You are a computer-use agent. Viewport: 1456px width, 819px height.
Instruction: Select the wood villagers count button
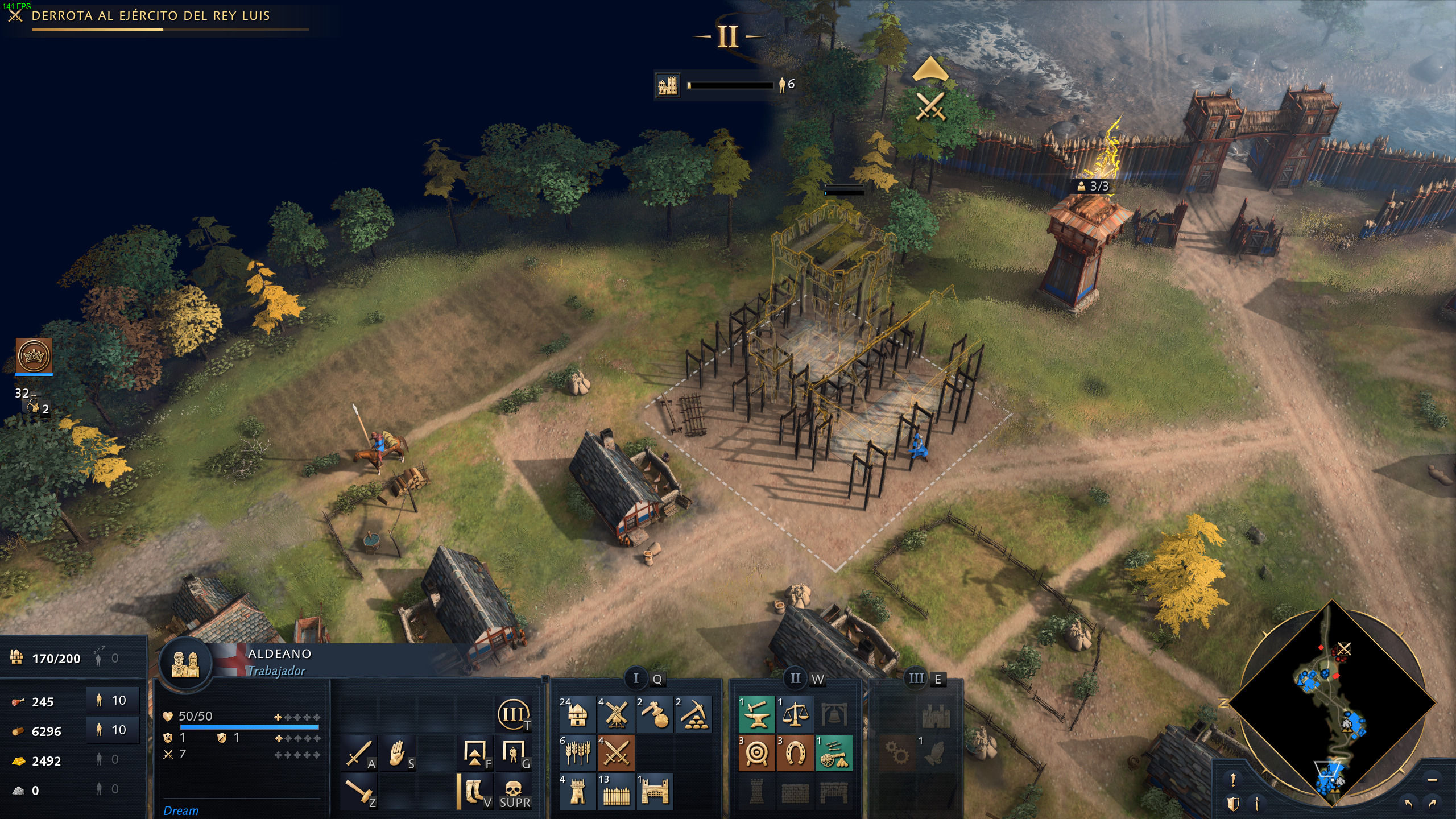click(x=113, y=730)
